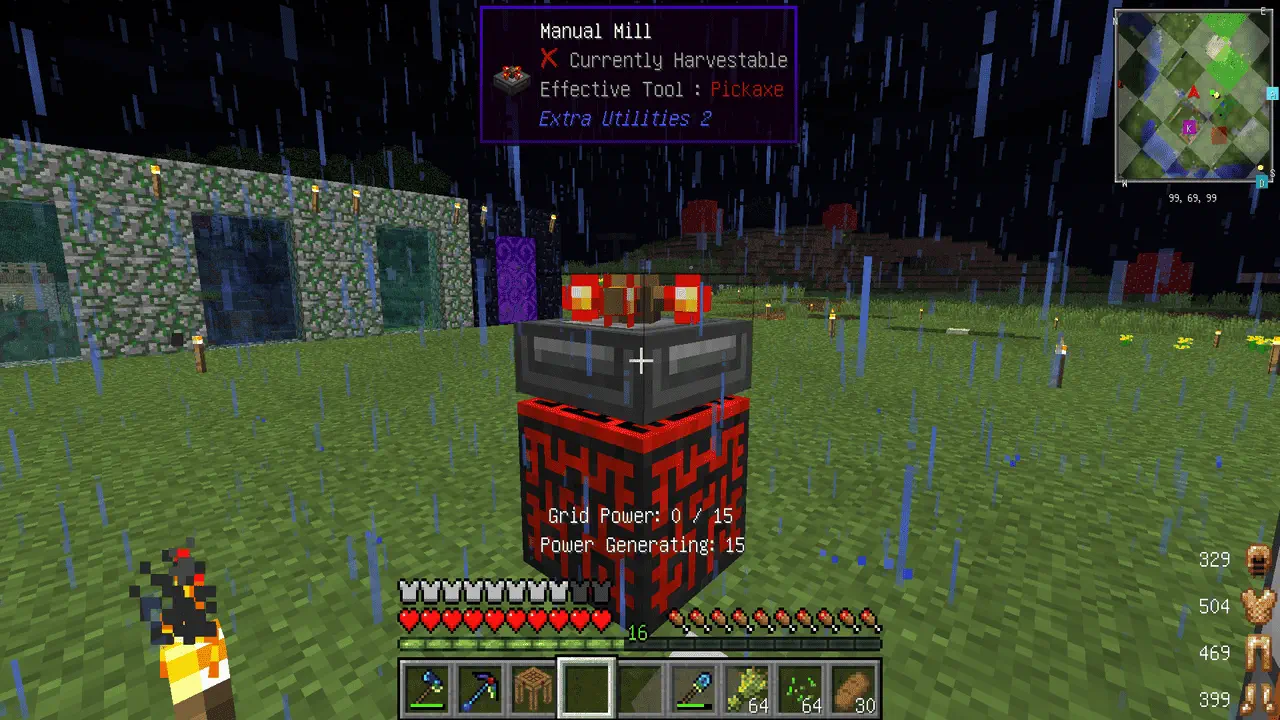Choose the wooden crafting table slot
Image resolution: width=1280 pixels, height=720 pixels.
click(532, 688)
